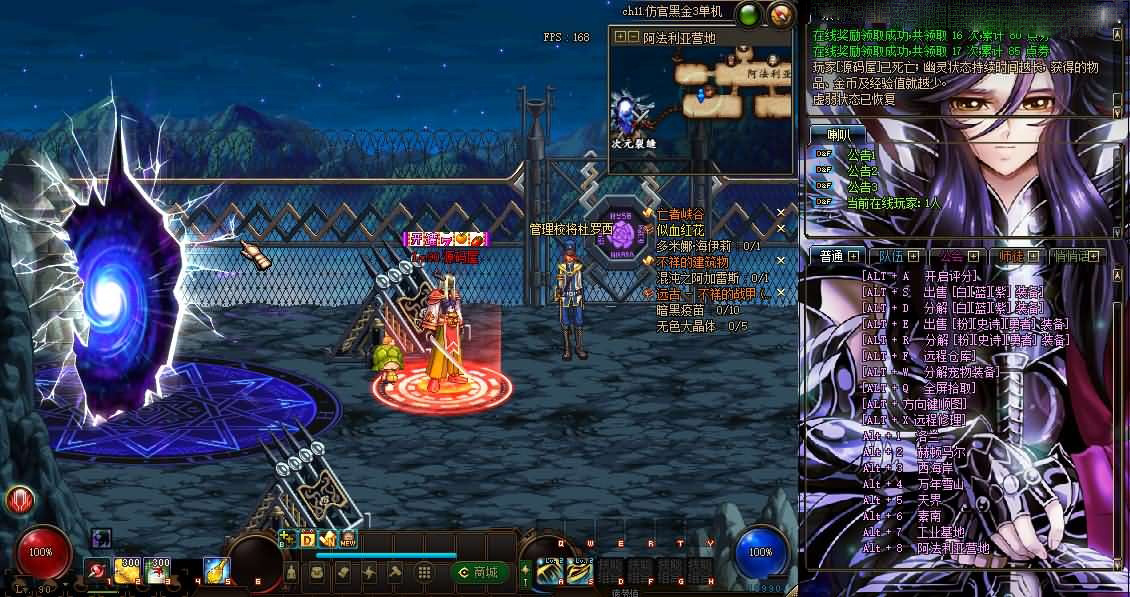Open the hammer icon in bottom menu bar
Viewport: 1130px width, 597px height.
(395, 572)
